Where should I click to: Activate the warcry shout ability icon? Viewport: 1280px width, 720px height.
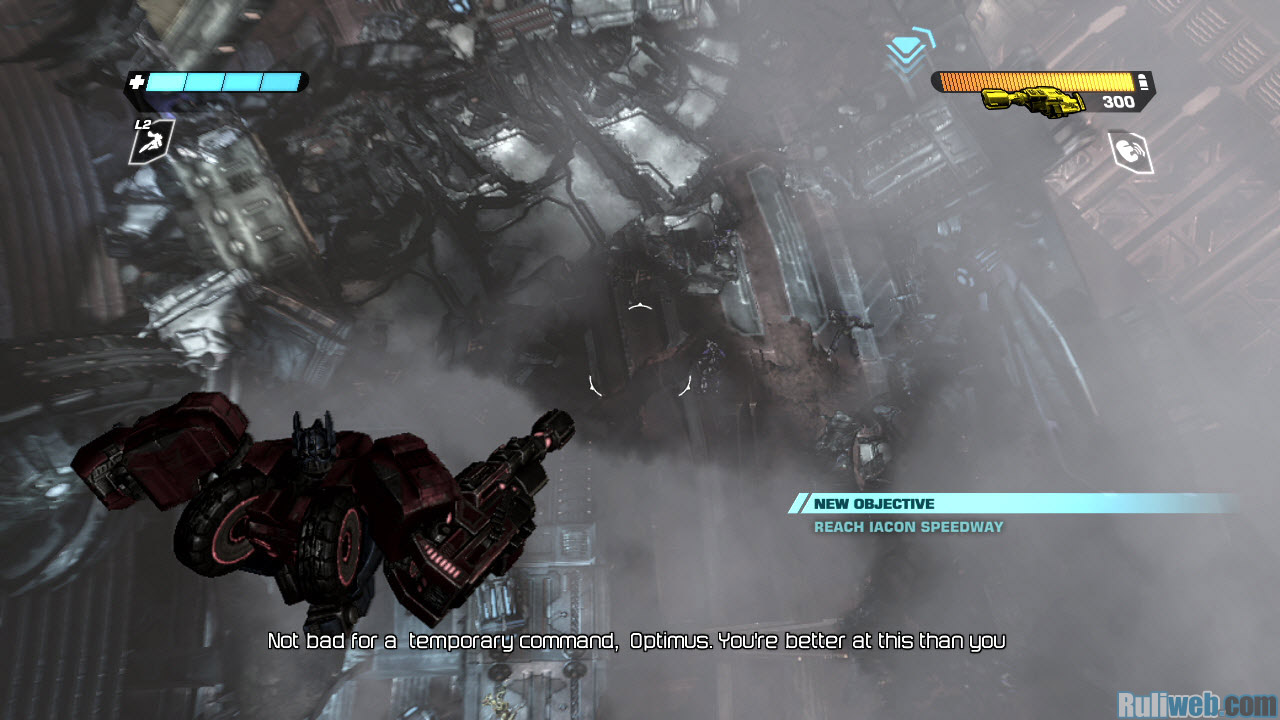(x=1131, y=152)
